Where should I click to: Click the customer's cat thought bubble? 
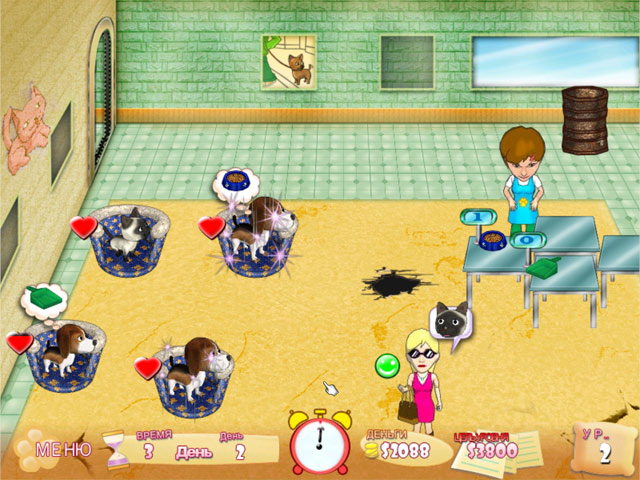click(452, 321)
